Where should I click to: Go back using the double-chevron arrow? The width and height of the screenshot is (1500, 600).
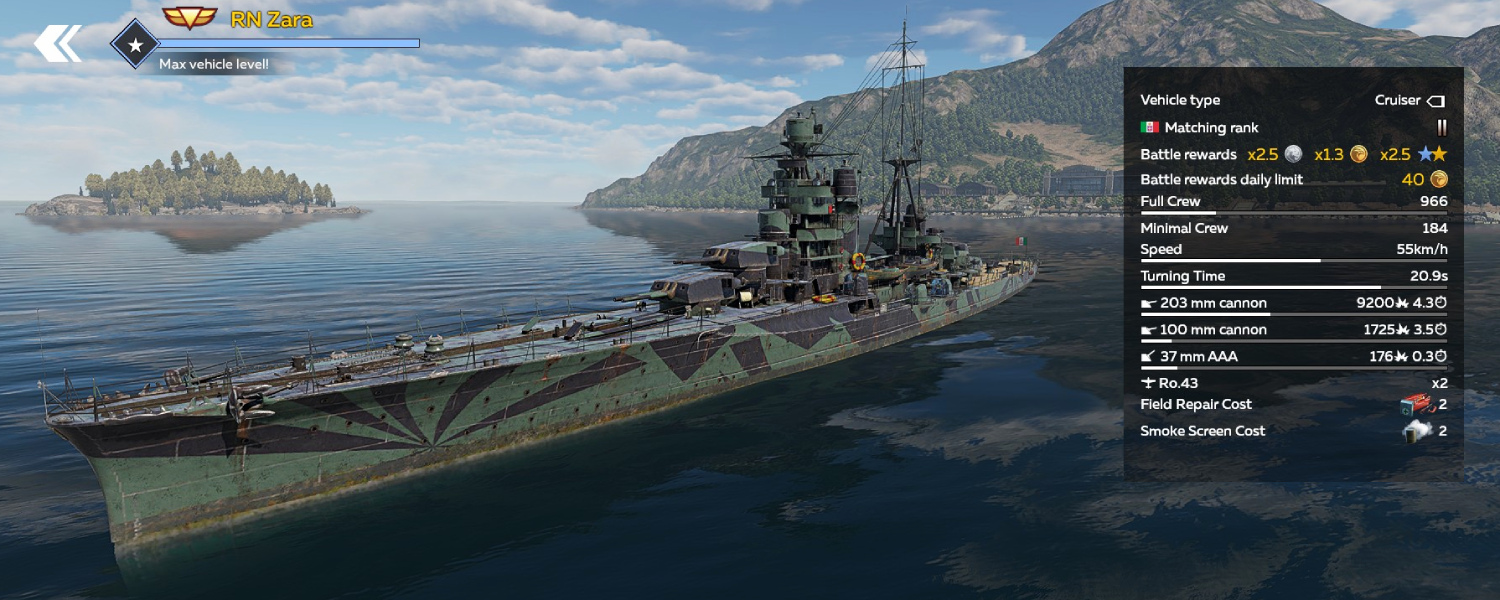click(57, 44)
